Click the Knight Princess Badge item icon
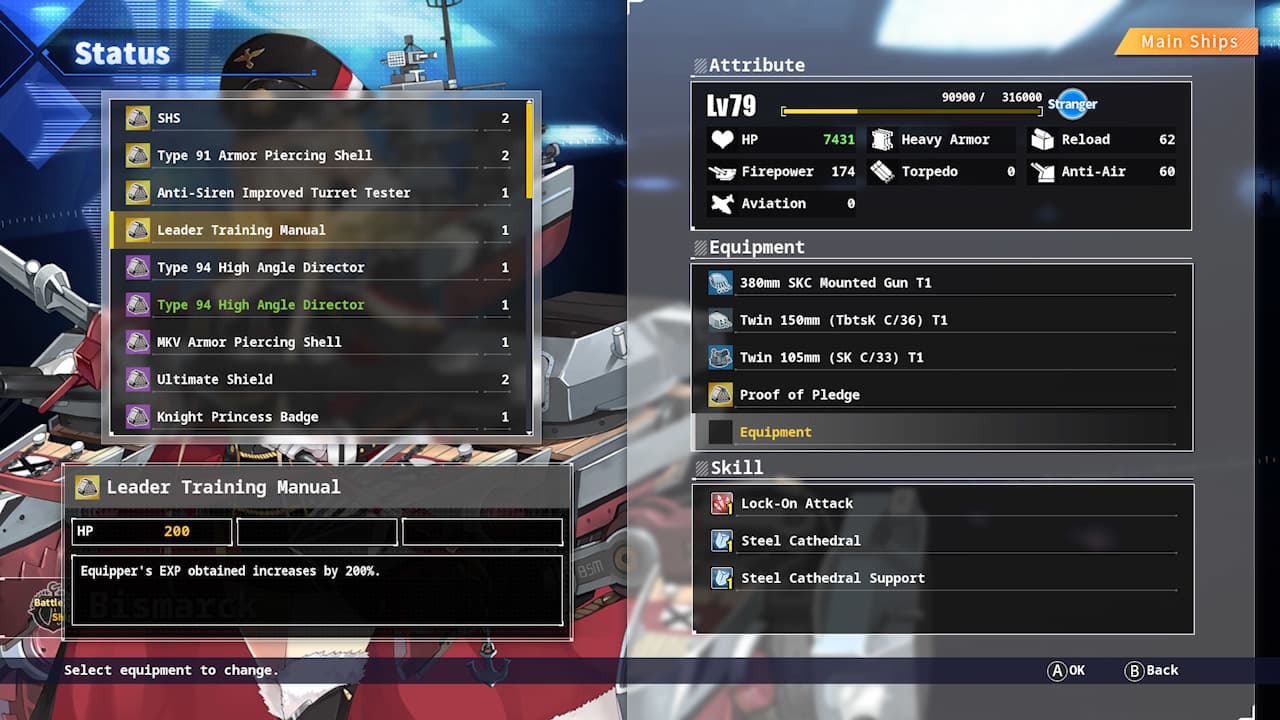Viewport: 1280px width, 720px height. pyautogui.click(x=137, y=417)
